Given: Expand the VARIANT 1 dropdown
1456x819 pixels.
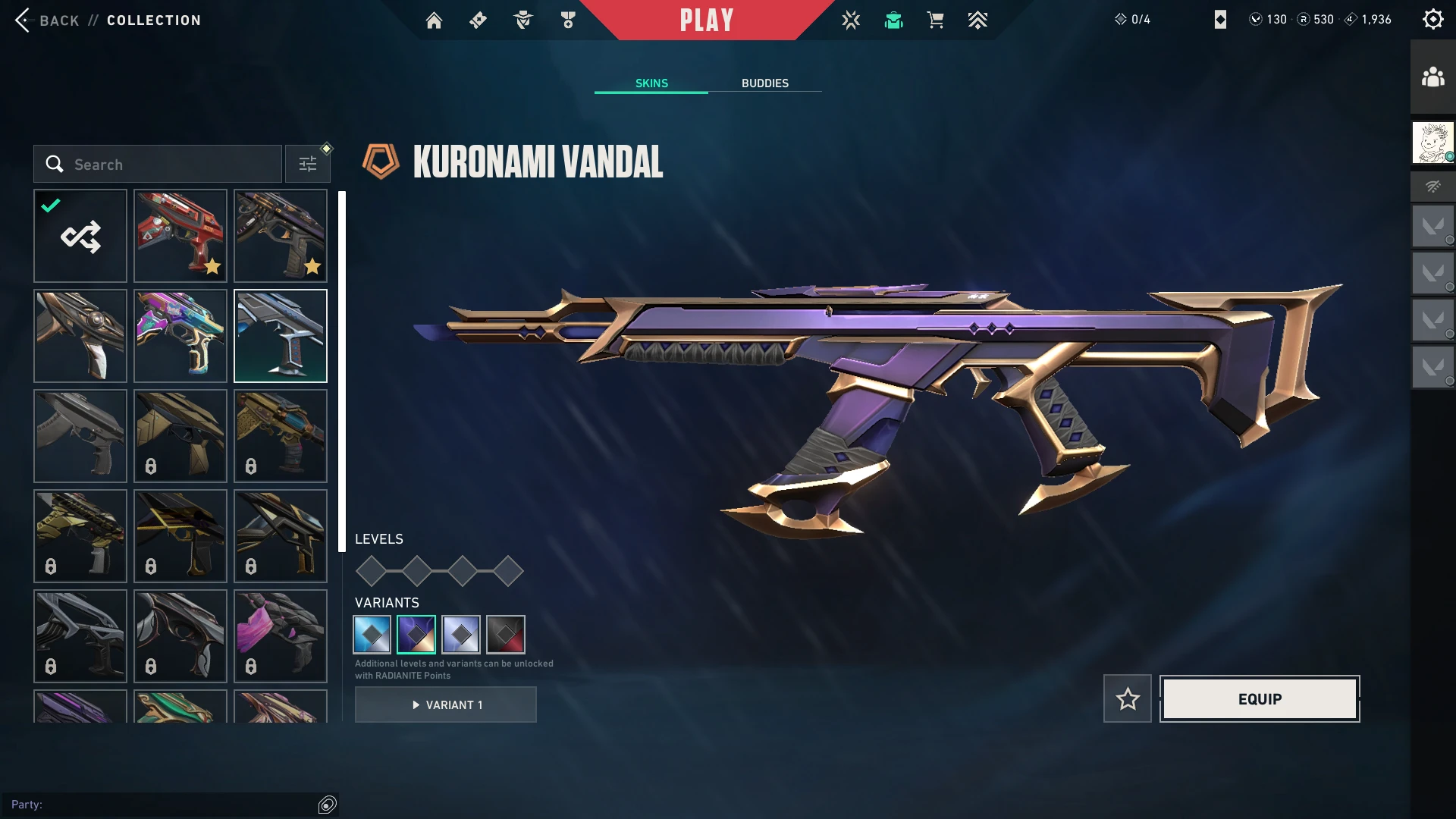Looking at the screenshot, I should point(446,704).
